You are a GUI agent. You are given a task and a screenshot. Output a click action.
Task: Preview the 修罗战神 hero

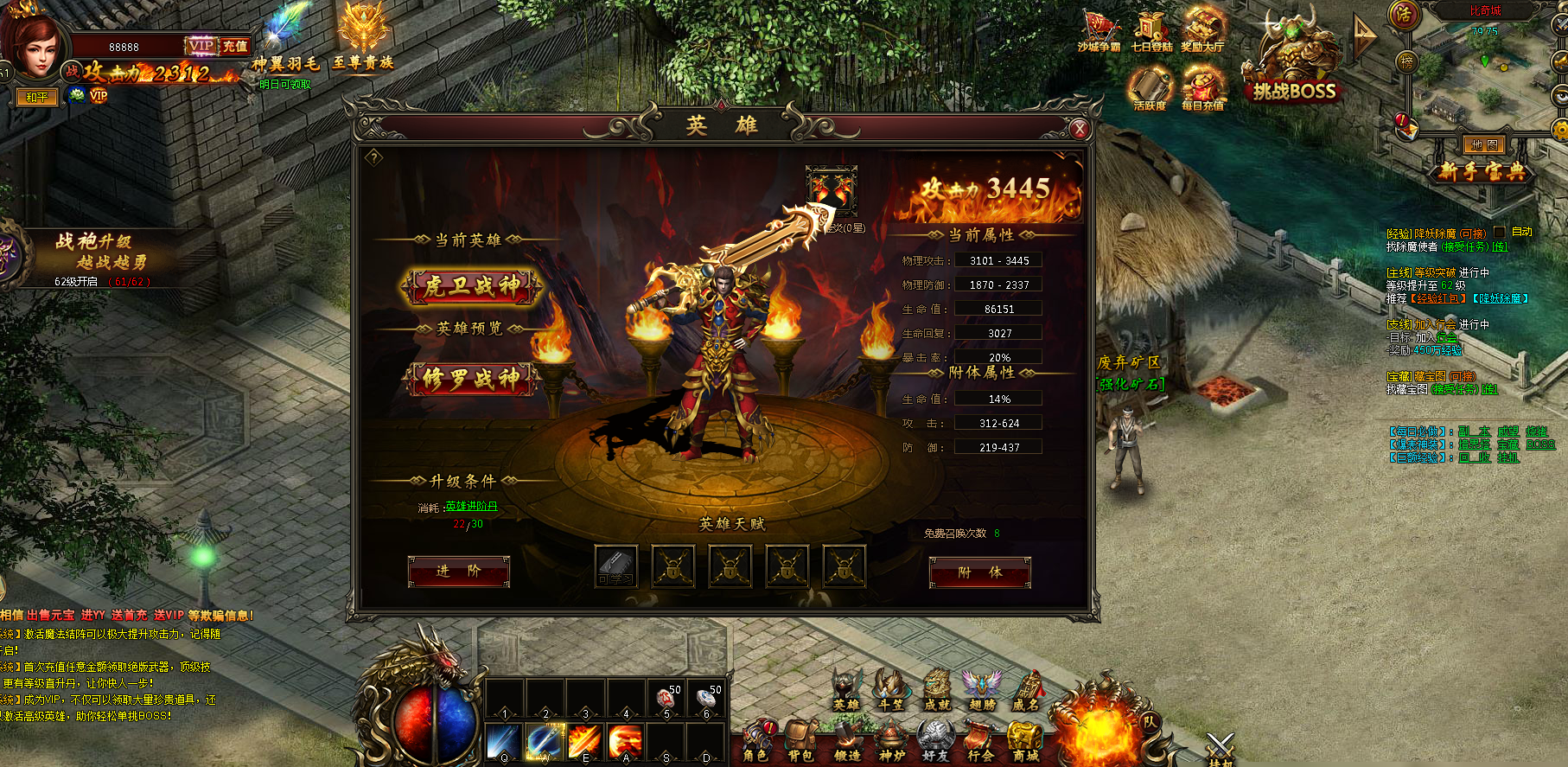[x=471, y=378]
